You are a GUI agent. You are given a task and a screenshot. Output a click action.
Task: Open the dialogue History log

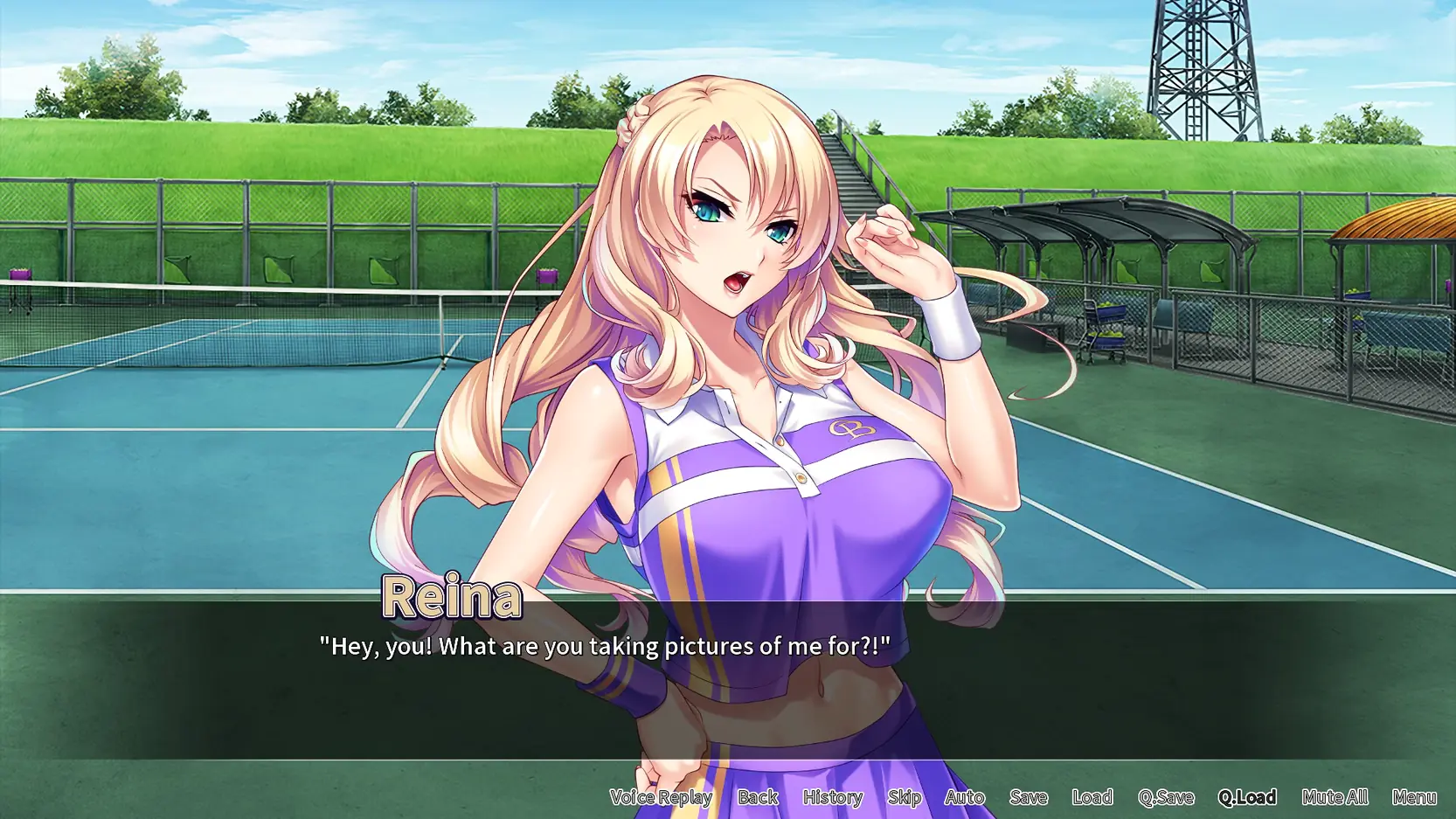[x=833, y=797]
